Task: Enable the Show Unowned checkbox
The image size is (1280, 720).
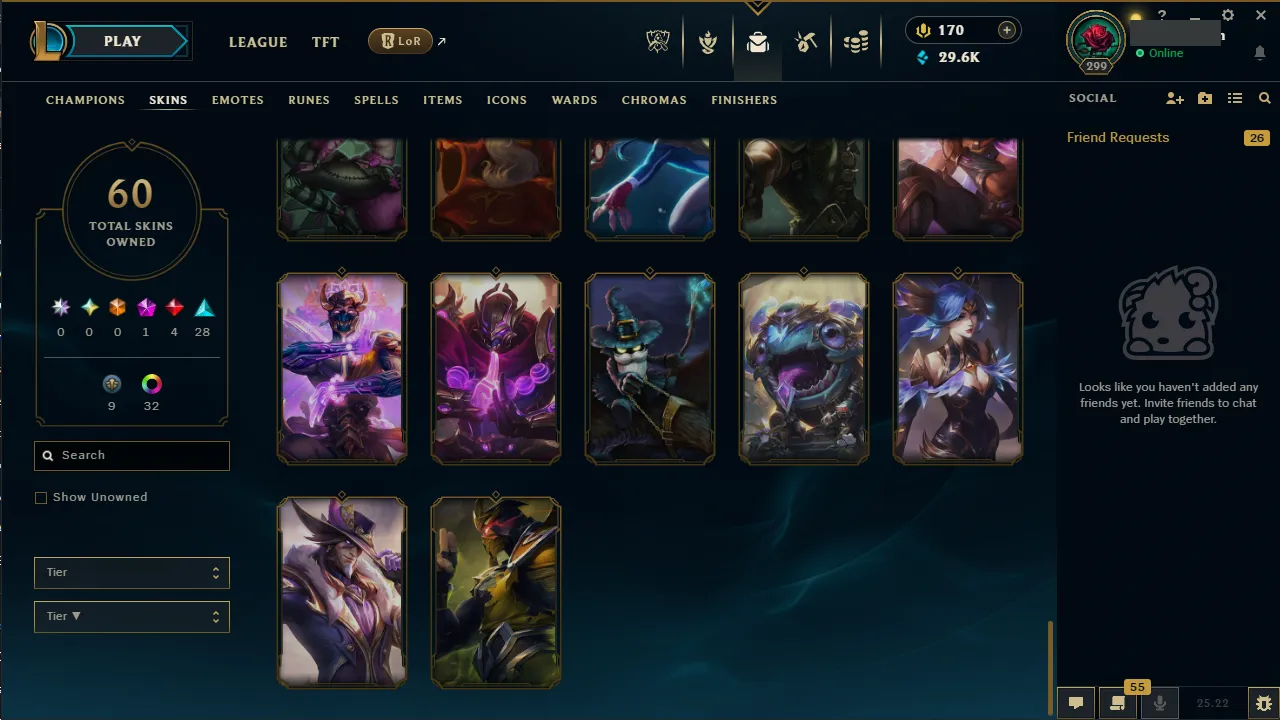Action: [41, 497]
